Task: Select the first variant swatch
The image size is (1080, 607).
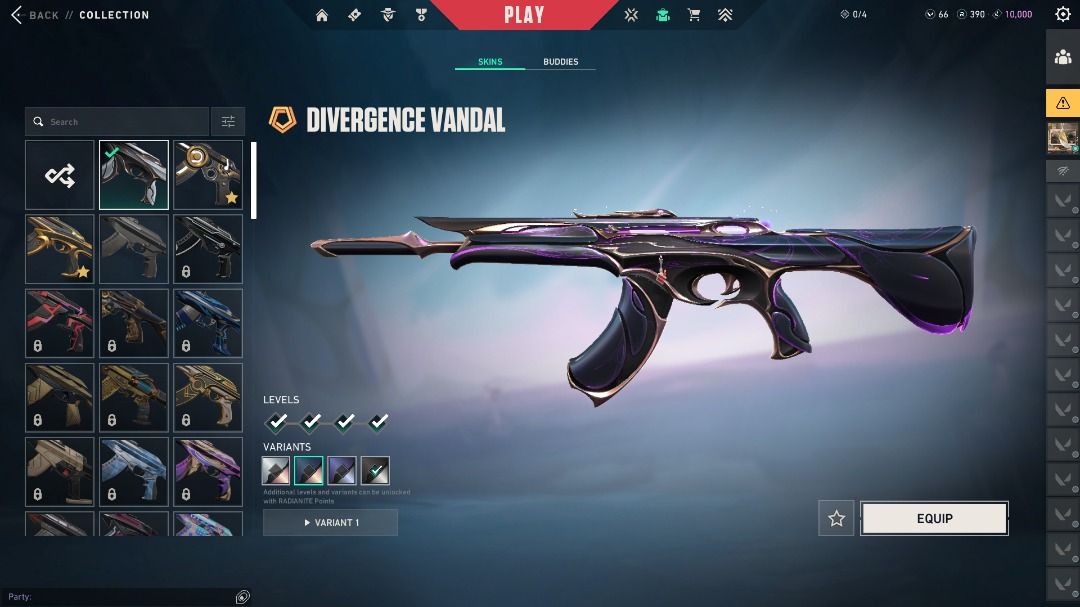Action: point(276,470)
